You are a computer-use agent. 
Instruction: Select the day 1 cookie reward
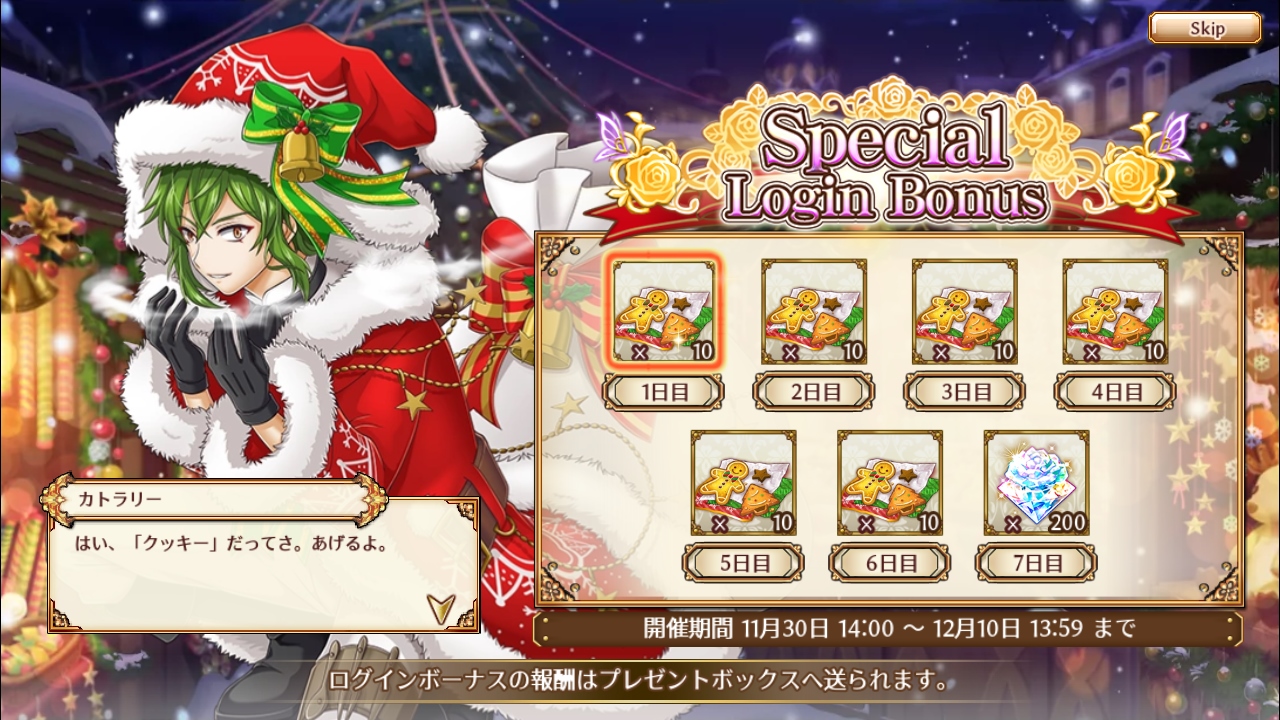tap(664, 313)
